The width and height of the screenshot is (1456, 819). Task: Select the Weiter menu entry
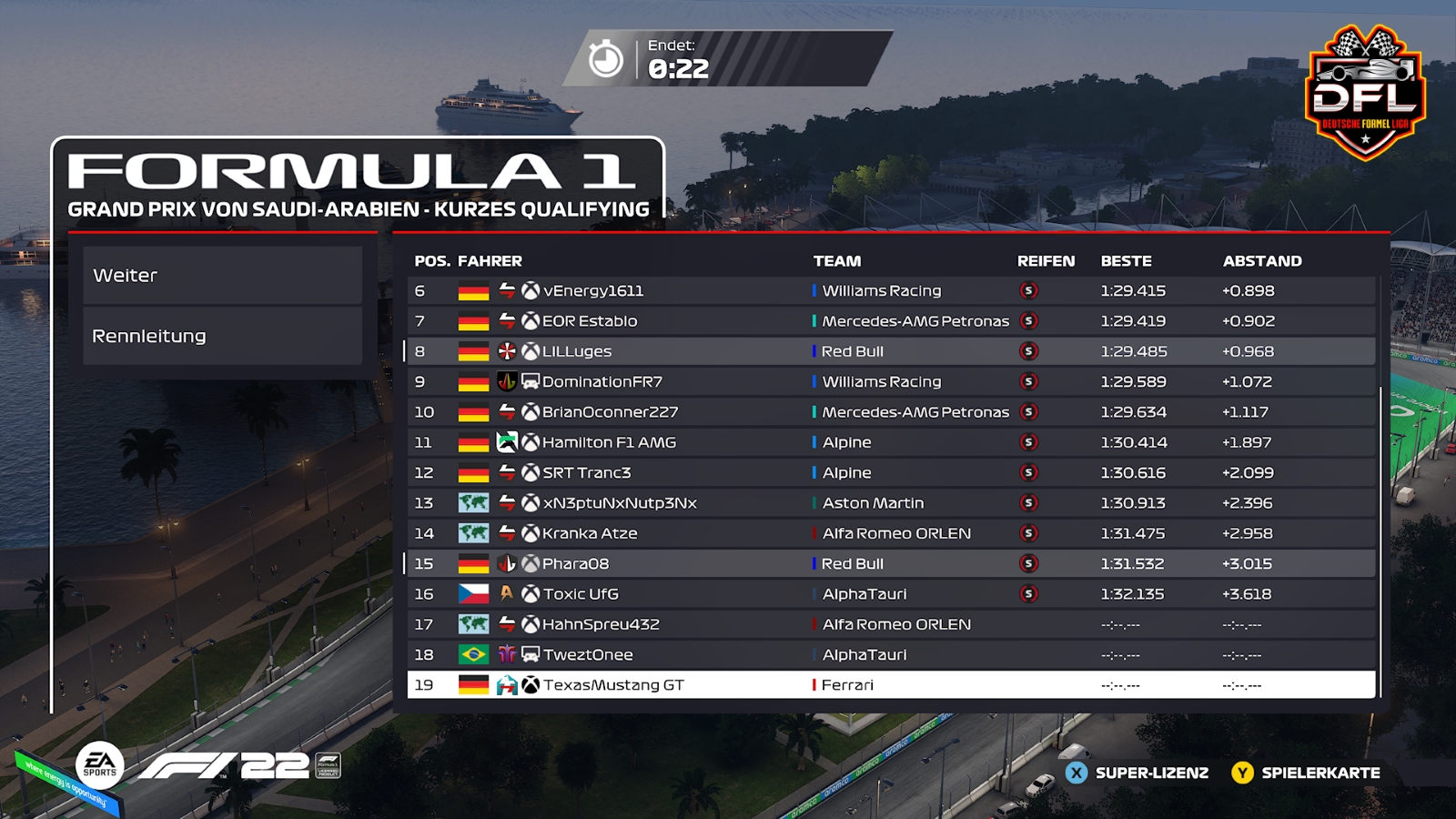pyautogui.click(x=222, y=275)
